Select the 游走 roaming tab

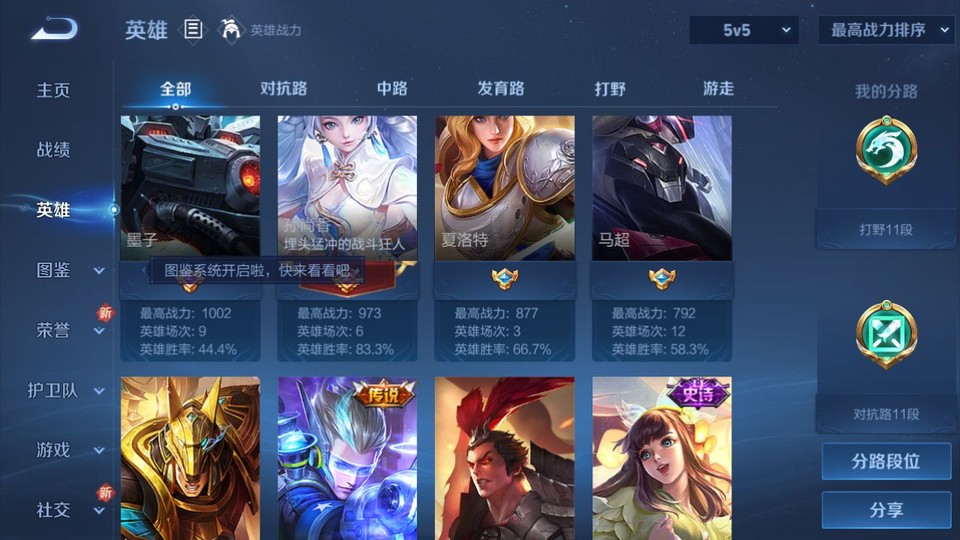tap(718, 88)
